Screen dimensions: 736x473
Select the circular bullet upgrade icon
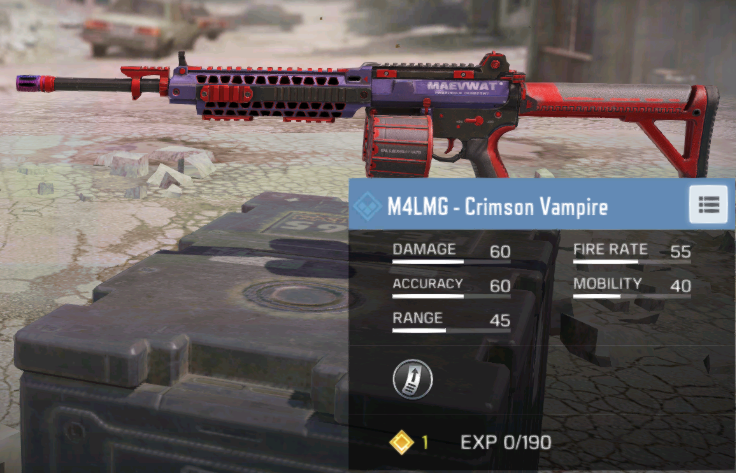411,377
